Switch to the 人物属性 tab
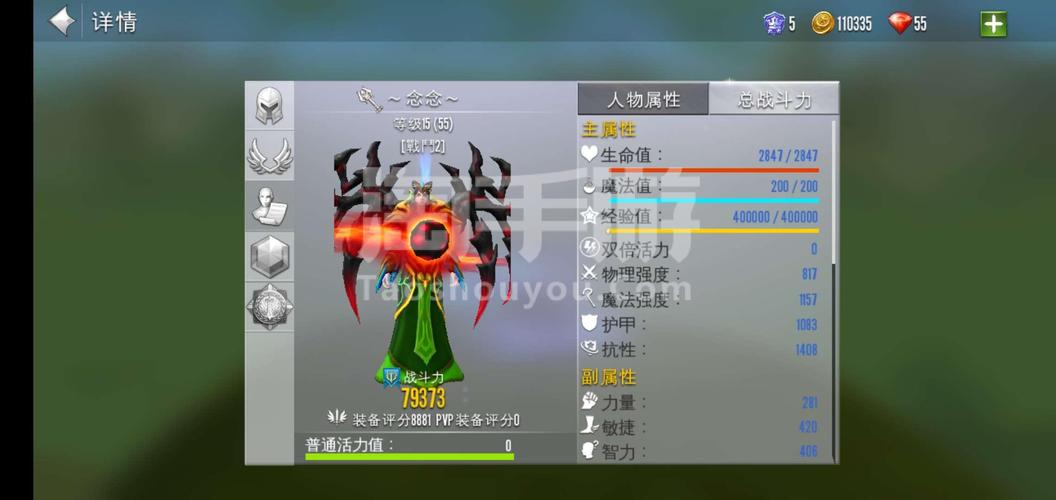This screenshot has width=1056, height=500. 643,99
